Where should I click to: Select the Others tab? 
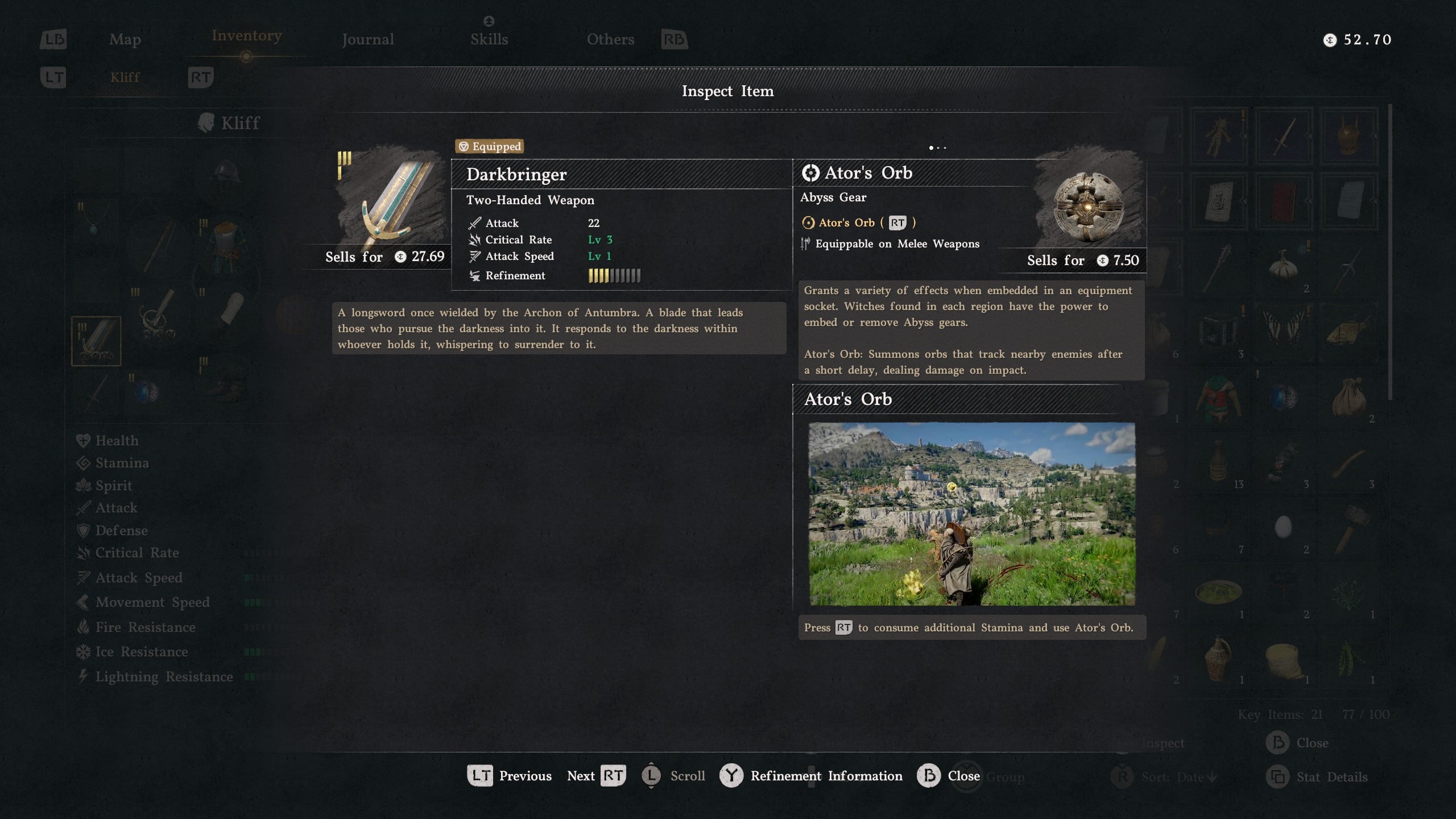(x=610, y=39)
